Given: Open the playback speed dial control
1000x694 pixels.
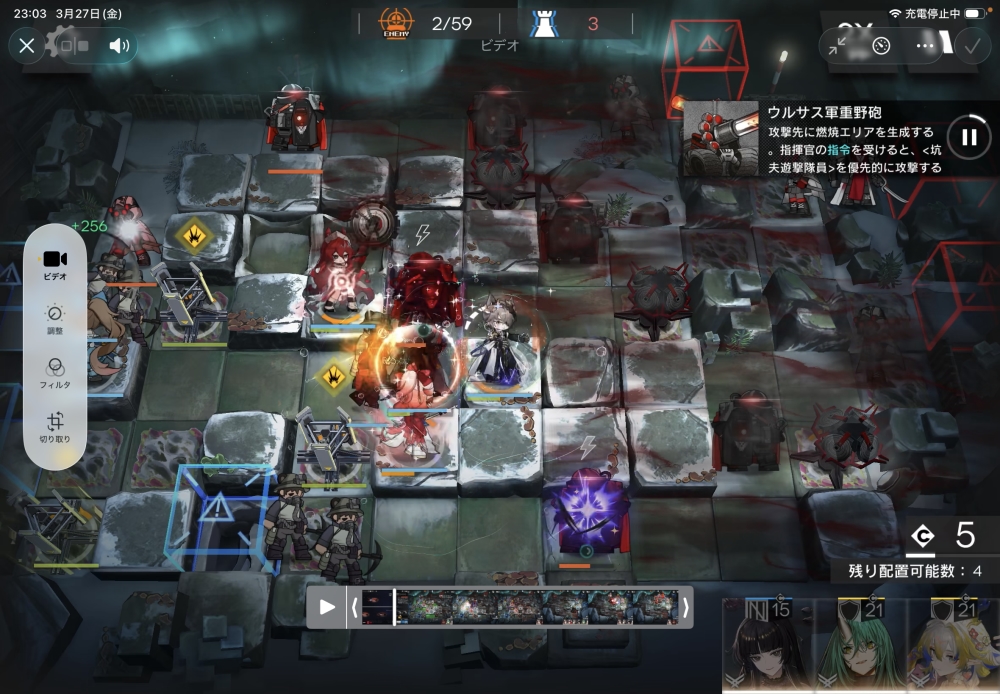Looking at the screenshot, I should (x=881, y=45).
